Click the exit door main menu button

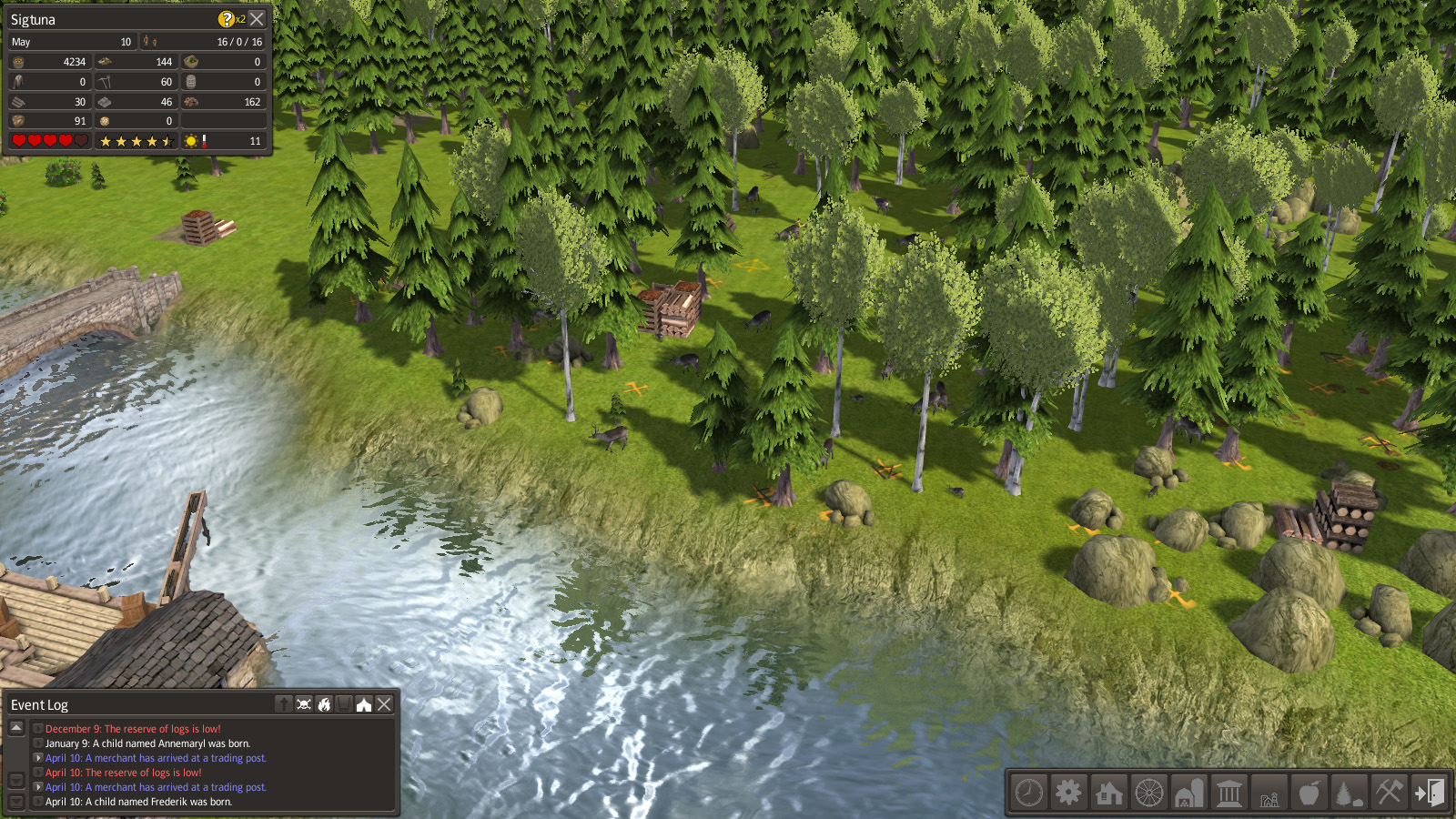[x=1429, y=793]
